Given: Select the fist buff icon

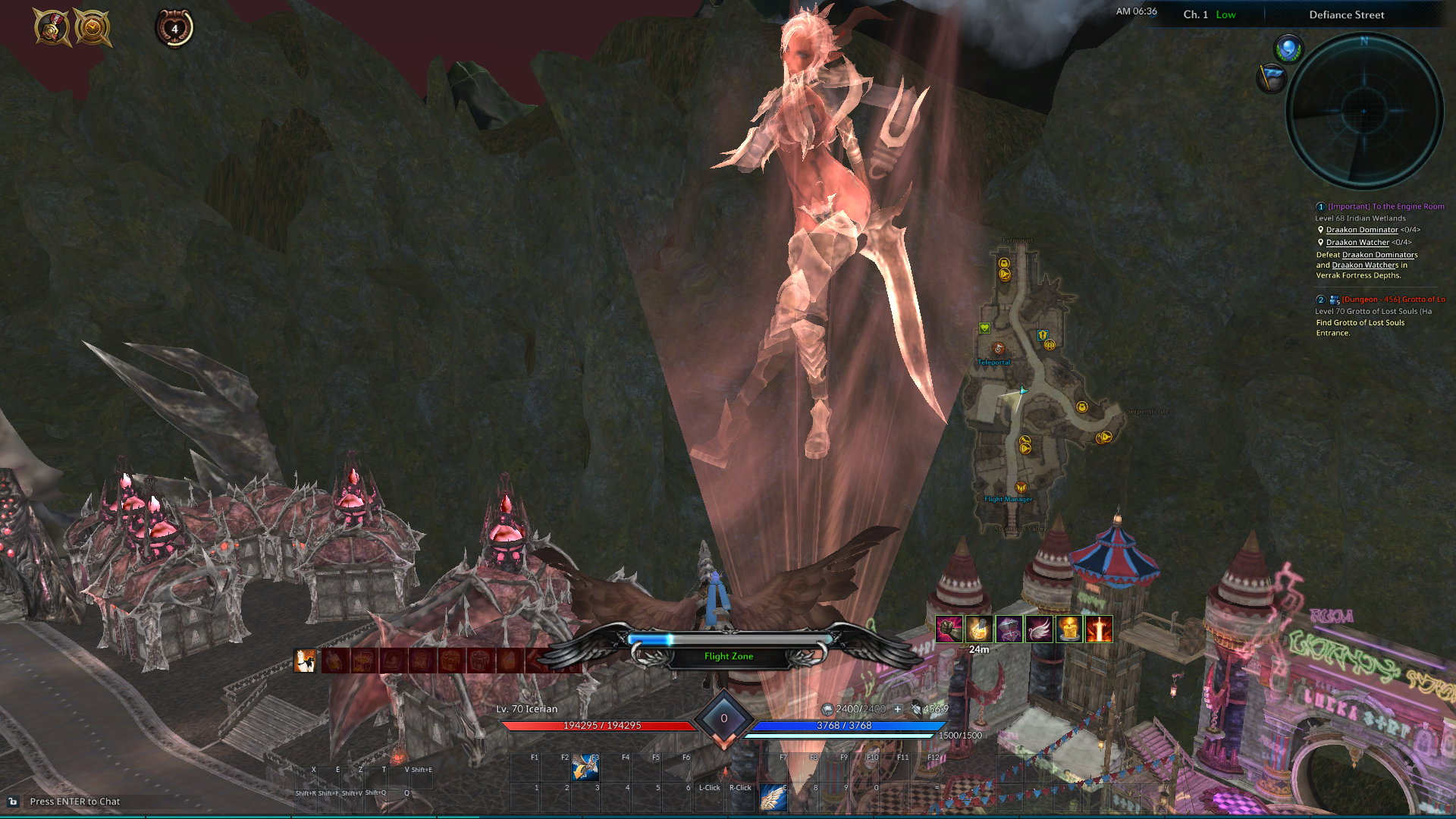Looking at the screenshot, I should point(949,629).
